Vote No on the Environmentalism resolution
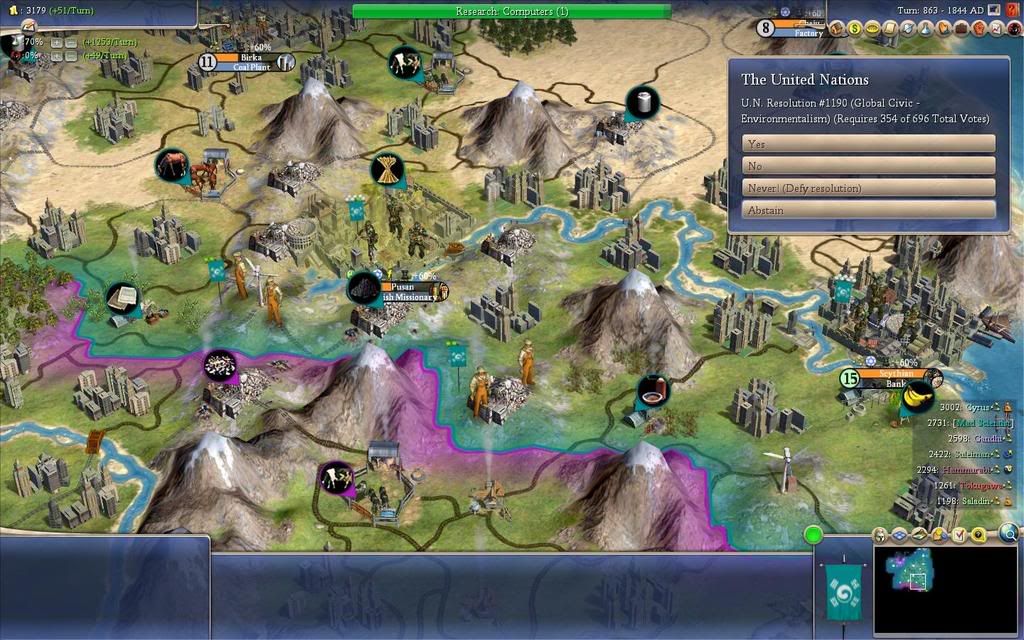 868,166
